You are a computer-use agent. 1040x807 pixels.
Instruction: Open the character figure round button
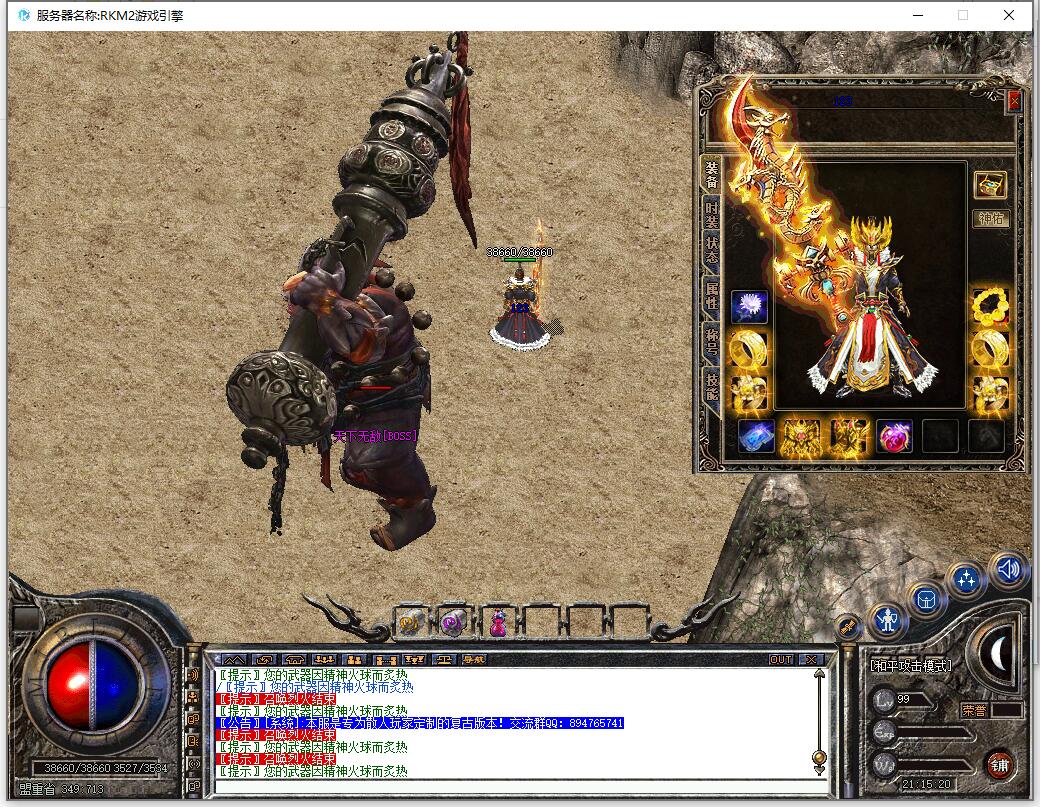[886, 622]
